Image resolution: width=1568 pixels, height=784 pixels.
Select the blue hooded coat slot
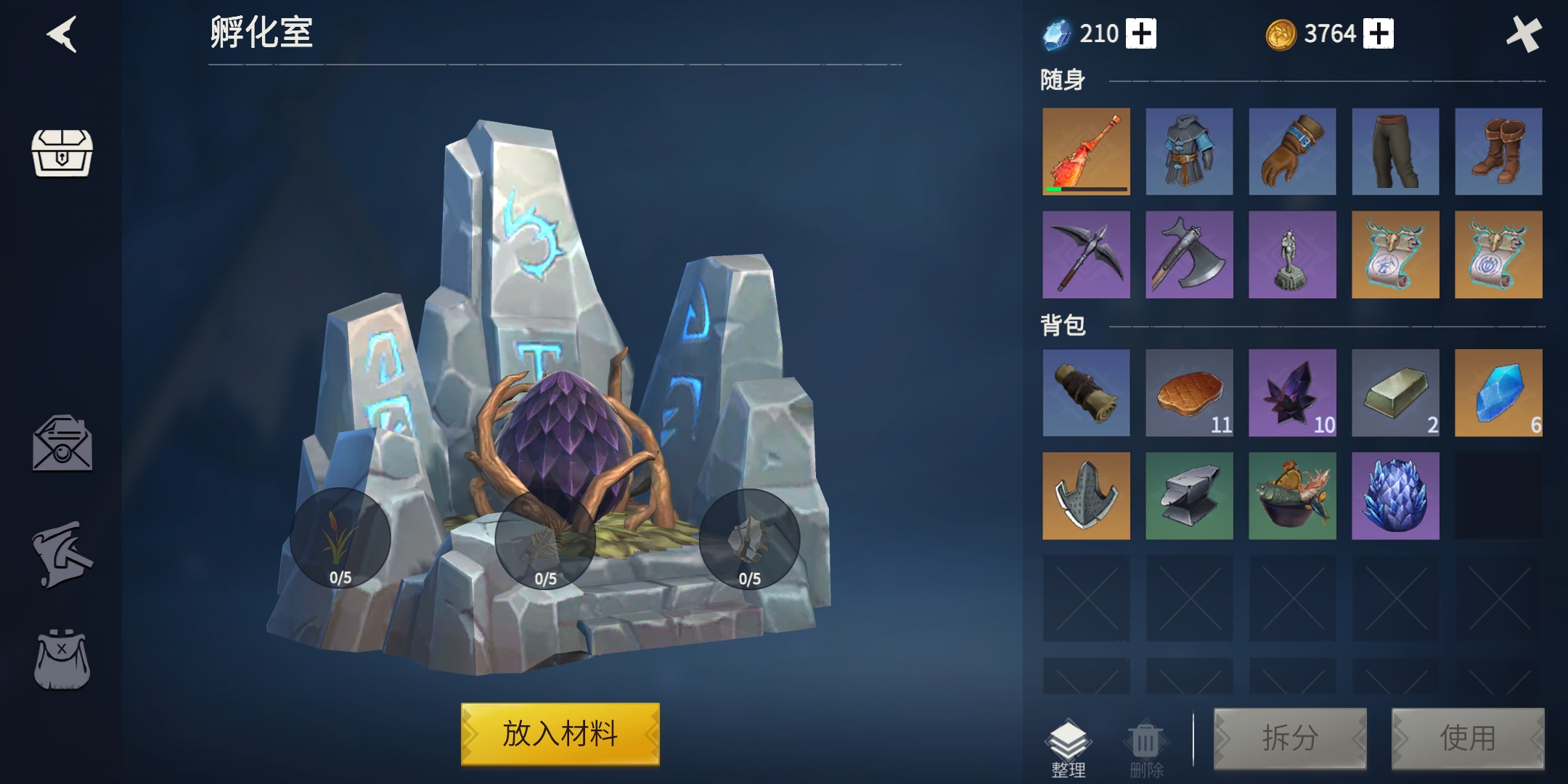click(x=1189, y=152)
